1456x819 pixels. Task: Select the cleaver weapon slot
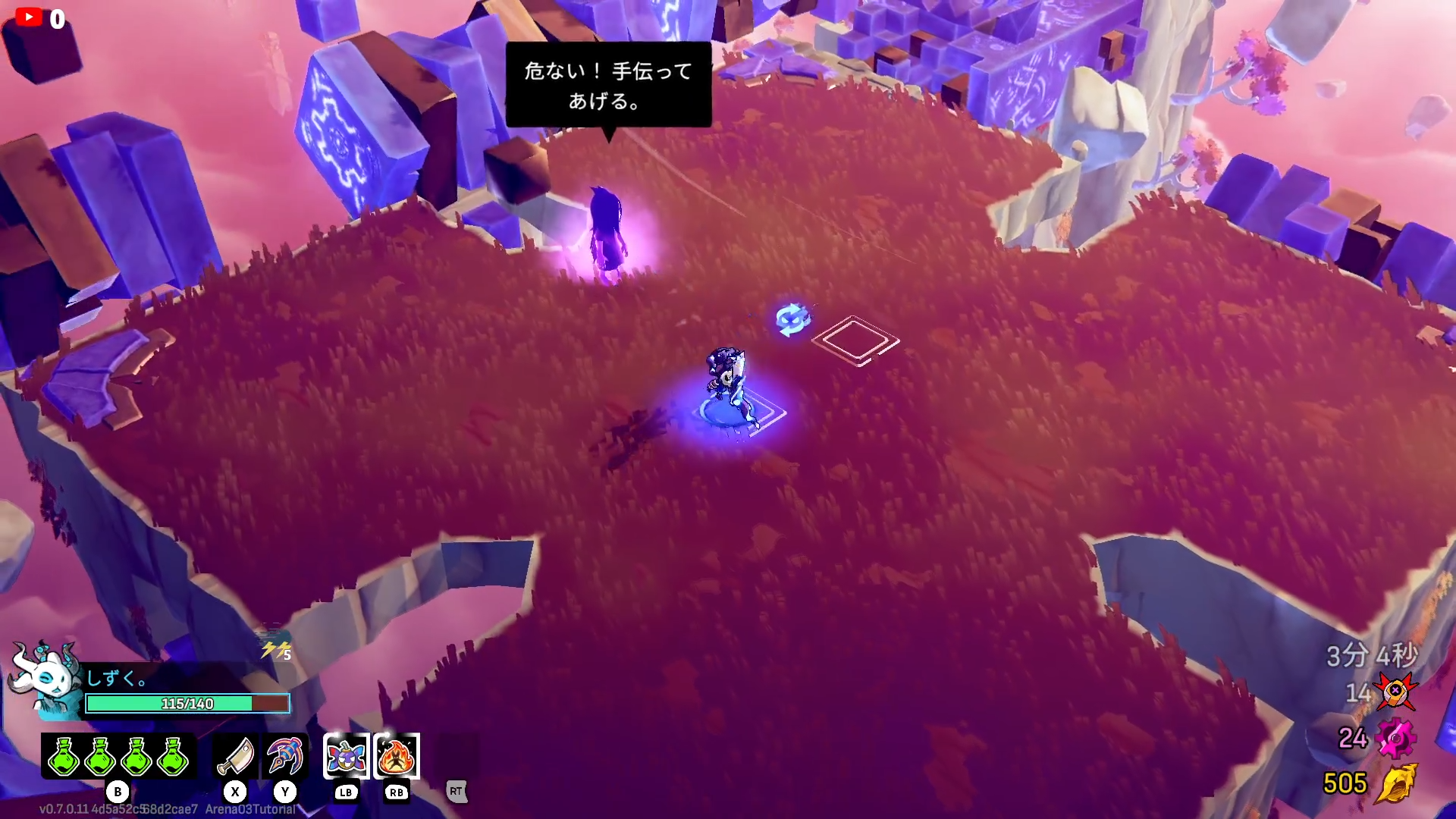235,756
